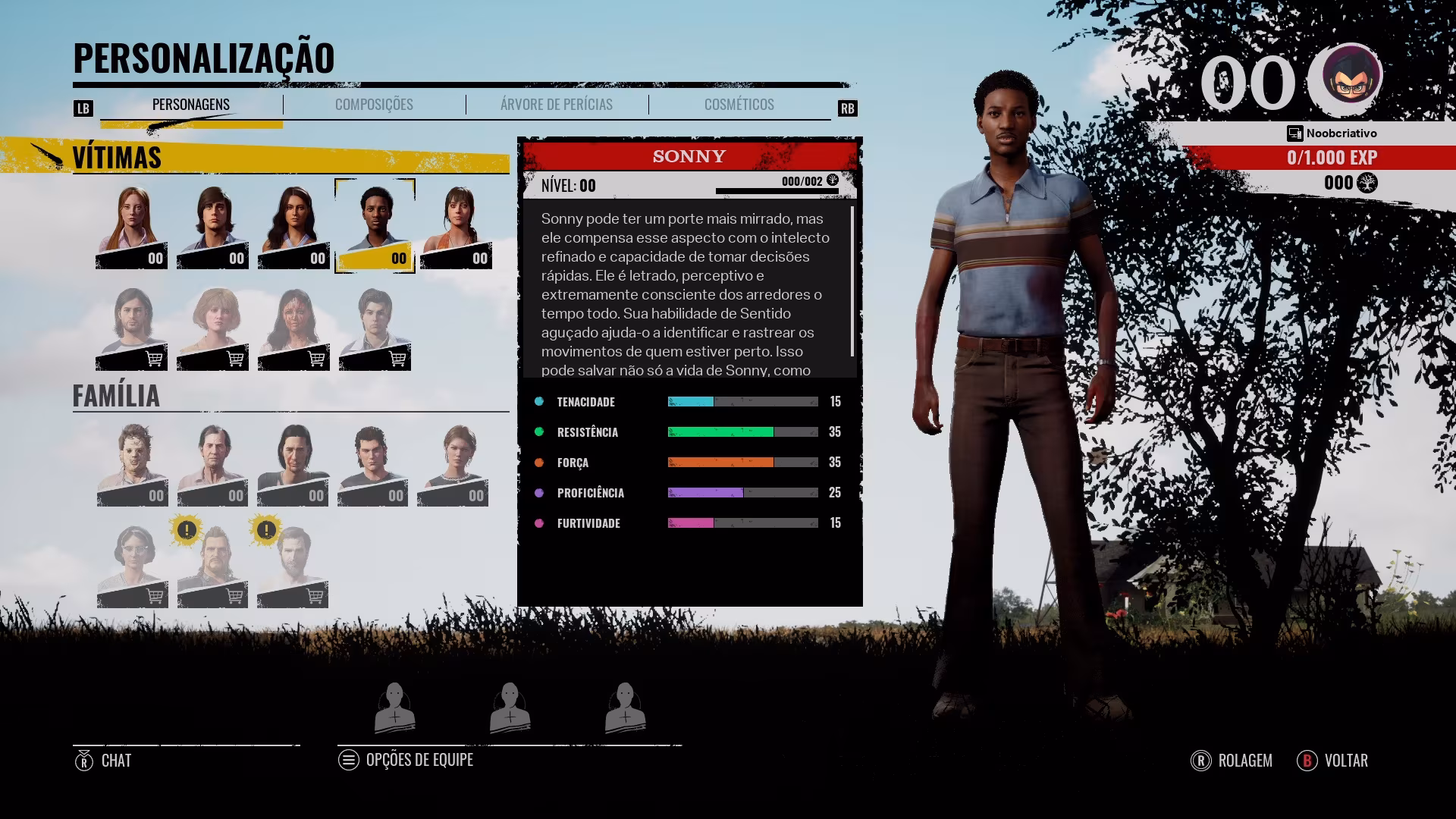The width and height of the screenshot is (1456, 819).
Task: Select Leatherface's portrait under Família
Action: tap(131, 460)
